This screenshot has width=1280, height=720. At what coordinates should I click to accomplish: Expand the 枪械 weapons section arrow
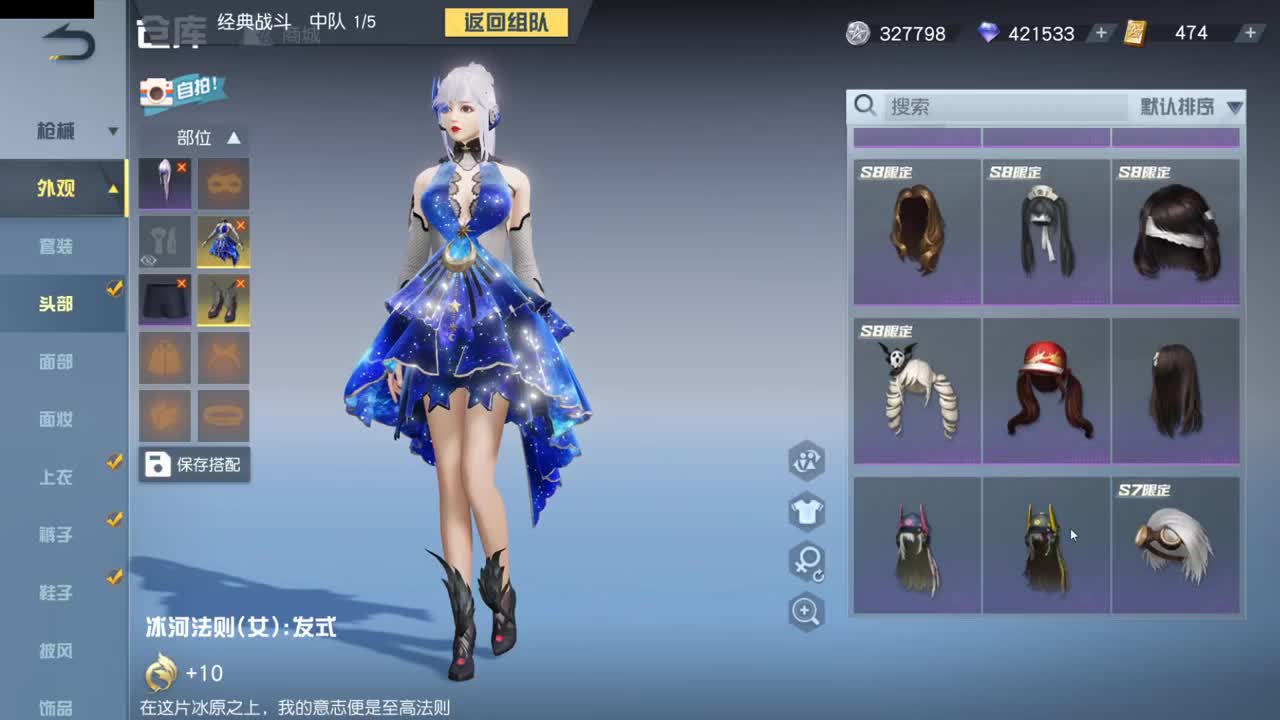pyautogui.click(x=113, y=130)
